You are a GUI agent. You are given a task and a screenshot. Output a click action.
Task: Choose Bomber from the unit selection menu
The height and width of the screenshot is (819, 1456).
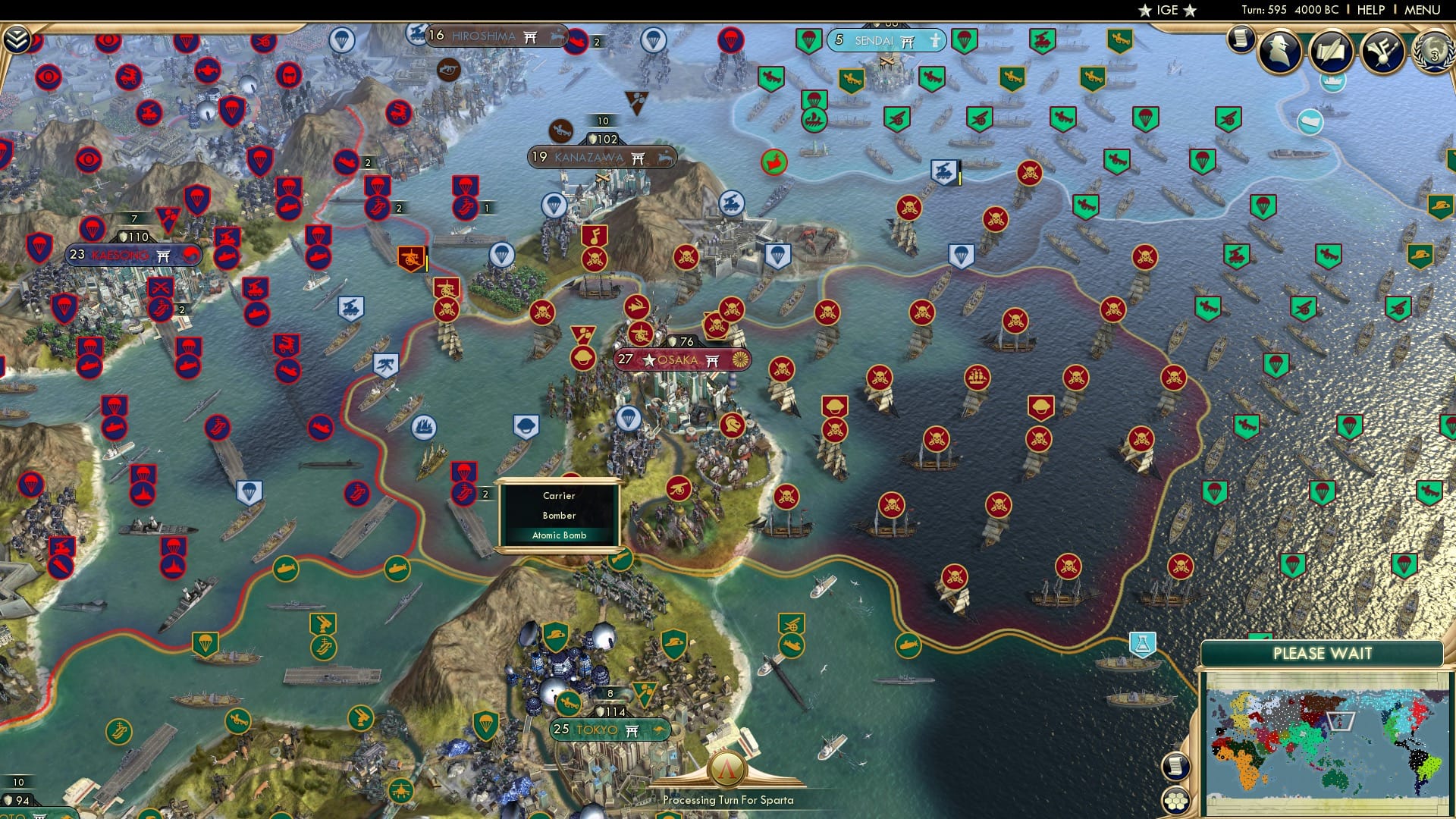pyautogui.click(x=560, y=516)
